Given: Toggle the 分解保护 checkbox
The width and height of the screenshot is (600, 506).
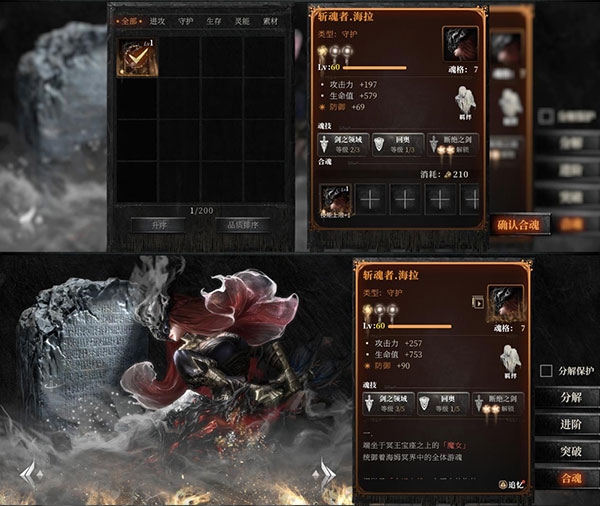Looking at the screenshot, I should (x=546, y=371).
